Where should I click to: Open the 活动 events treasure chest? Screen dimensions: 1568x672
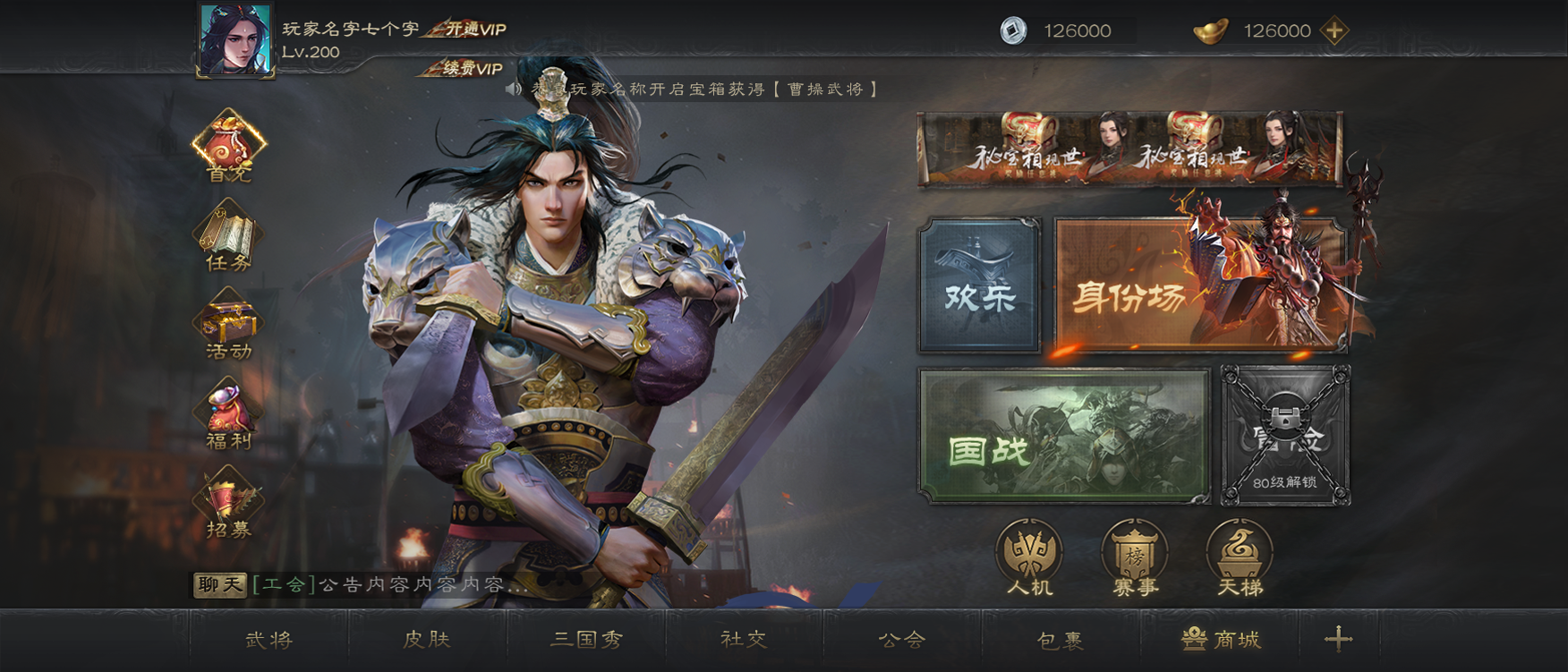[229, 325]
